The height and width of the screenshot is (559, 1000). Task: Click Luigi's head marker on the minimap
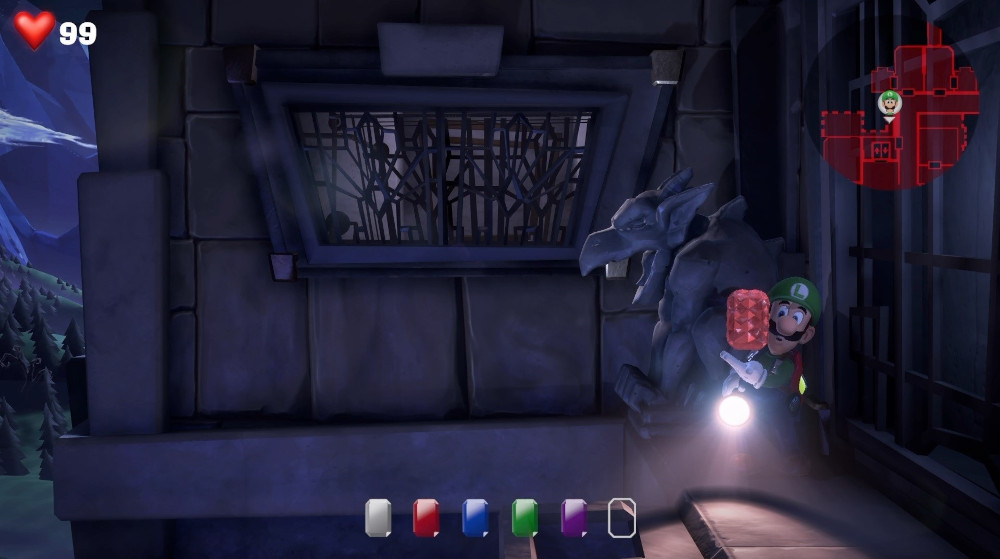coord(889,101)
